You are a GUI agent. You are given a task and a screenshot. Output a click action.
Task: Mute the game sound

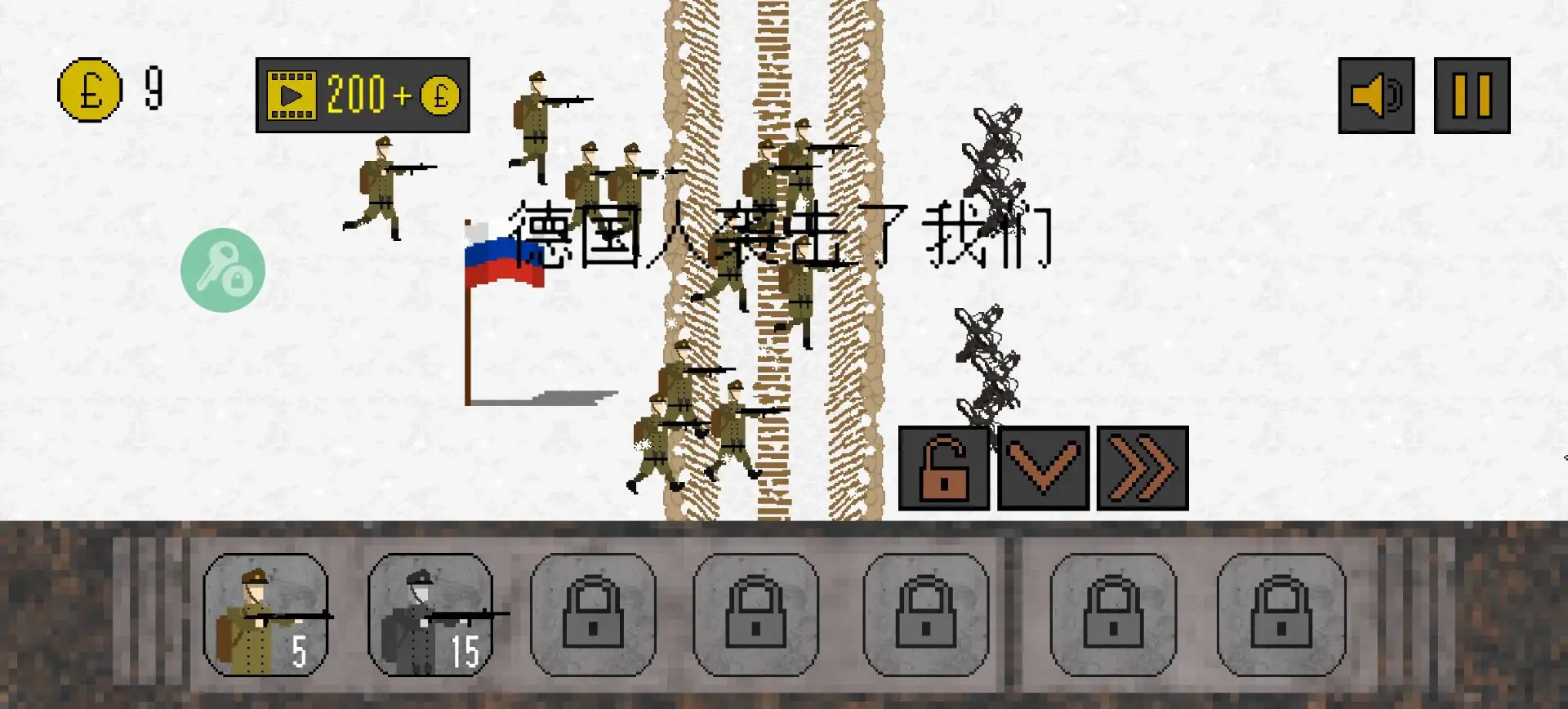coord(1376,96)
